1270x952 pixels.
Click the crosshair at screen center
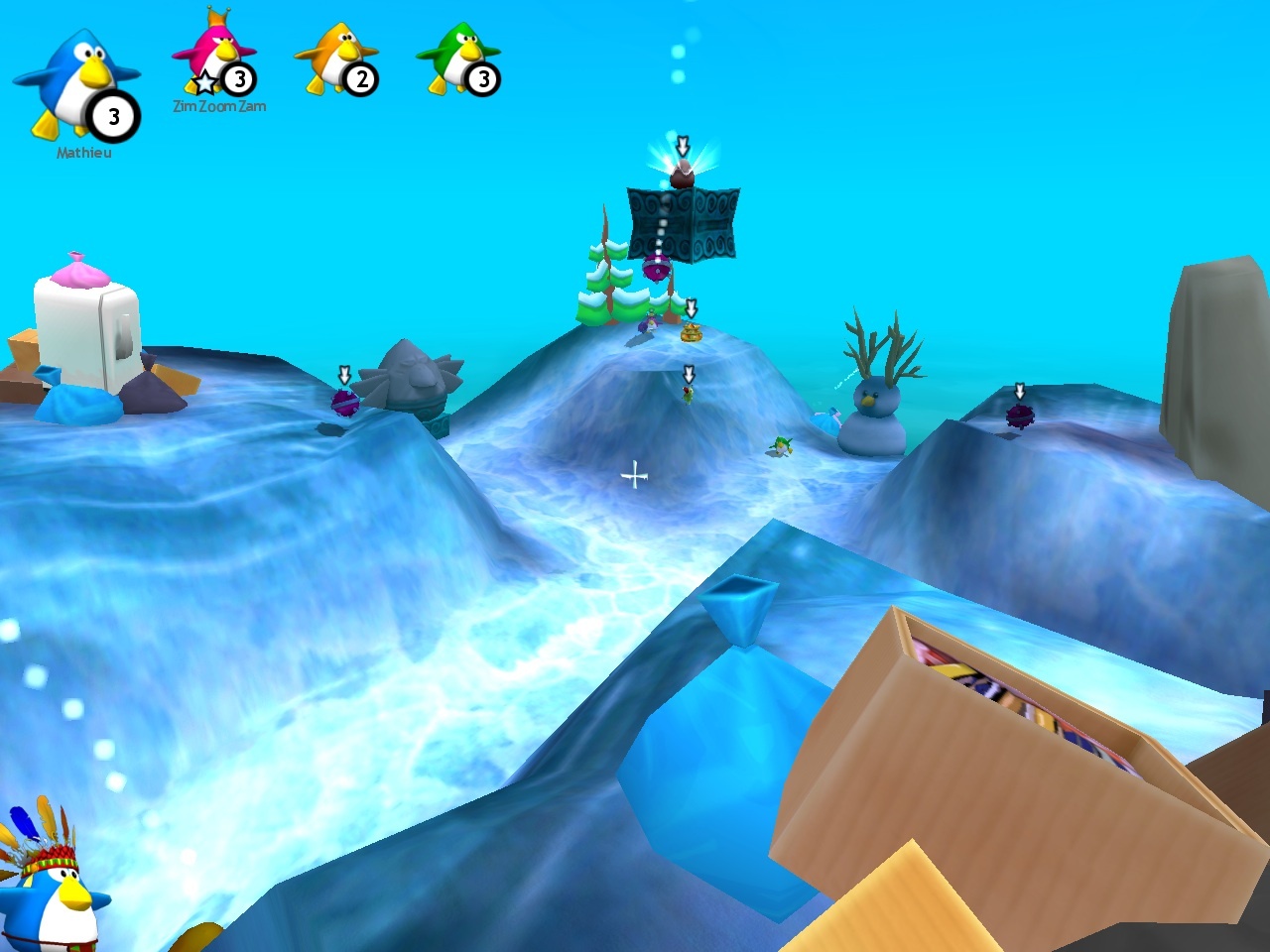(635, 476)
